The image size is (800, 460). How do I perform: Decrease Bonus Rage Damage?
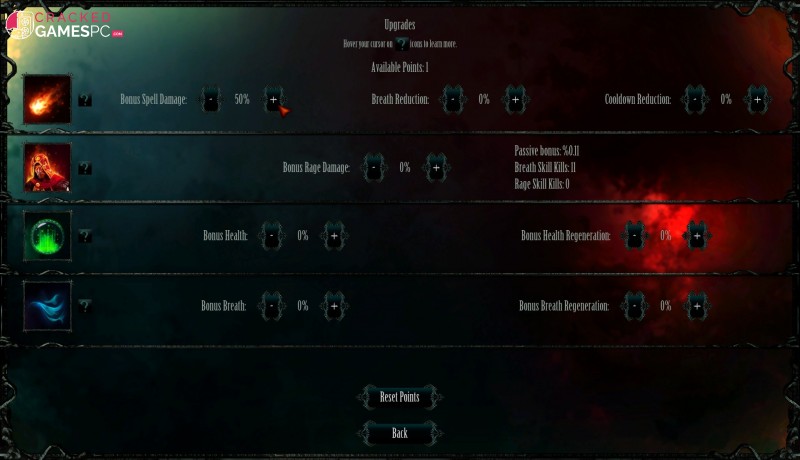tap(374, 168)
